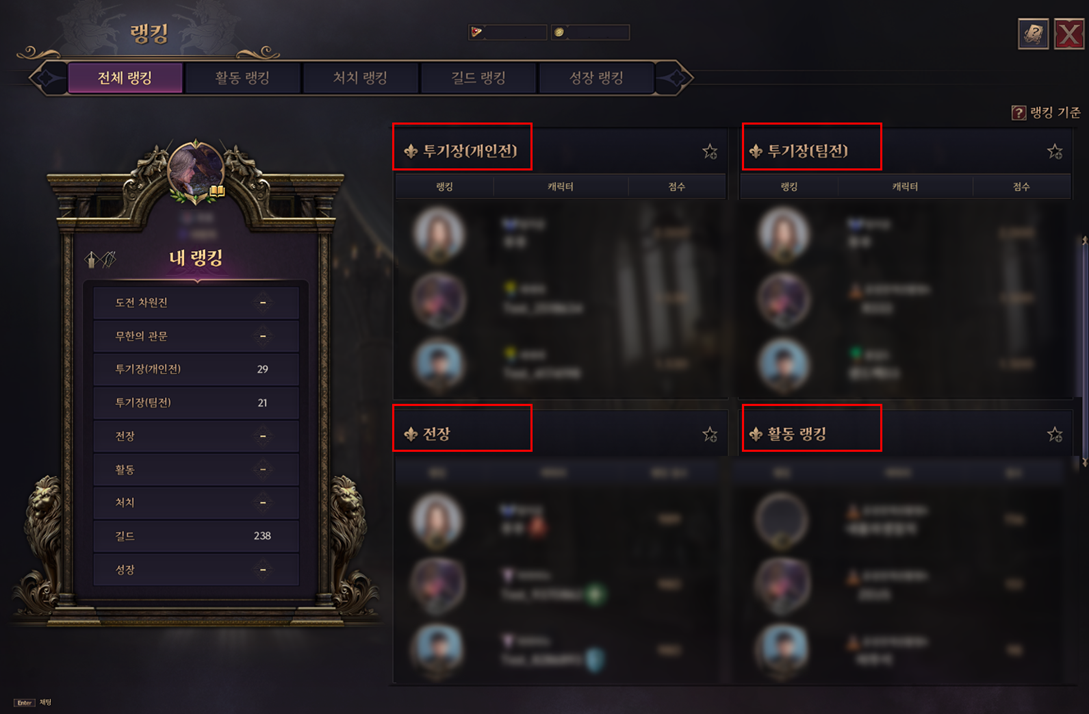
Task: Close the ranking window with the red X
Action: [x=1069, y=34]
